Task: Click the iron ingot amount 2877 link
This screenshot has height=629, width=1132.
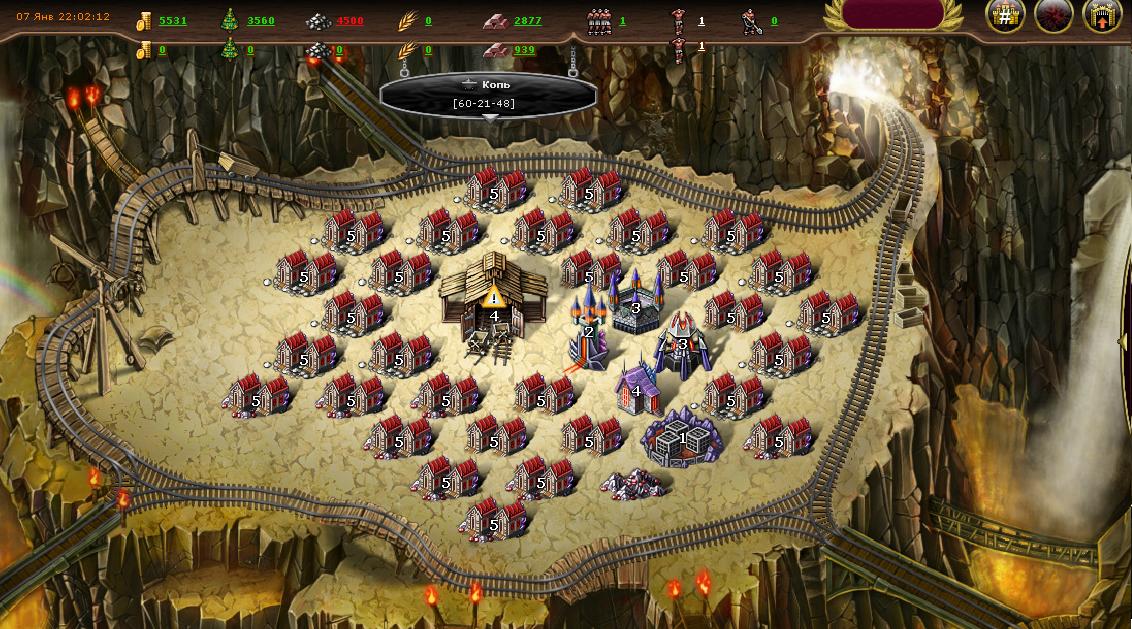Action: (527, 21)
